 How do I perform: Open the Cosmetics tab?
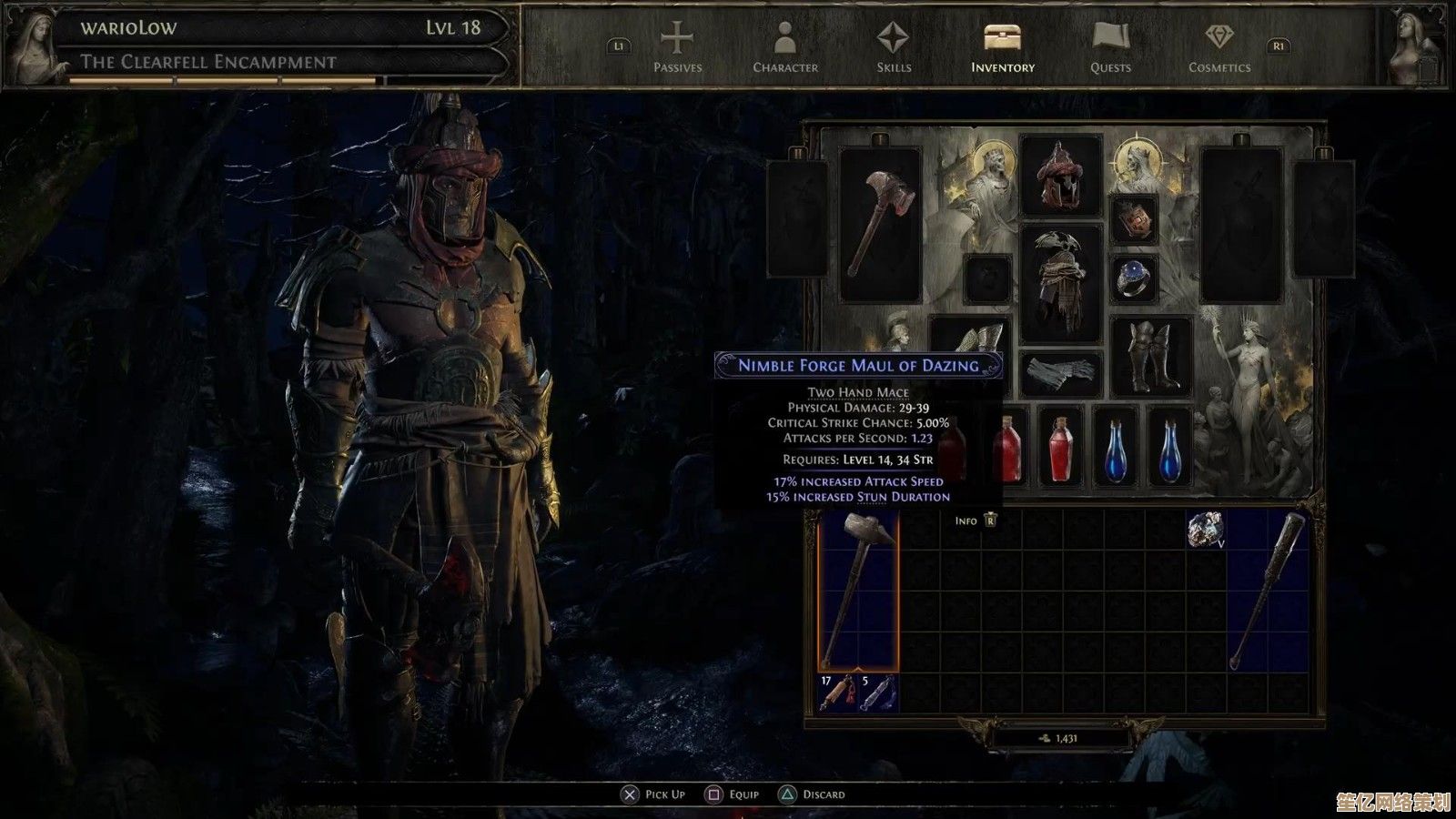pyautogui.click(x=1218, y=48)
